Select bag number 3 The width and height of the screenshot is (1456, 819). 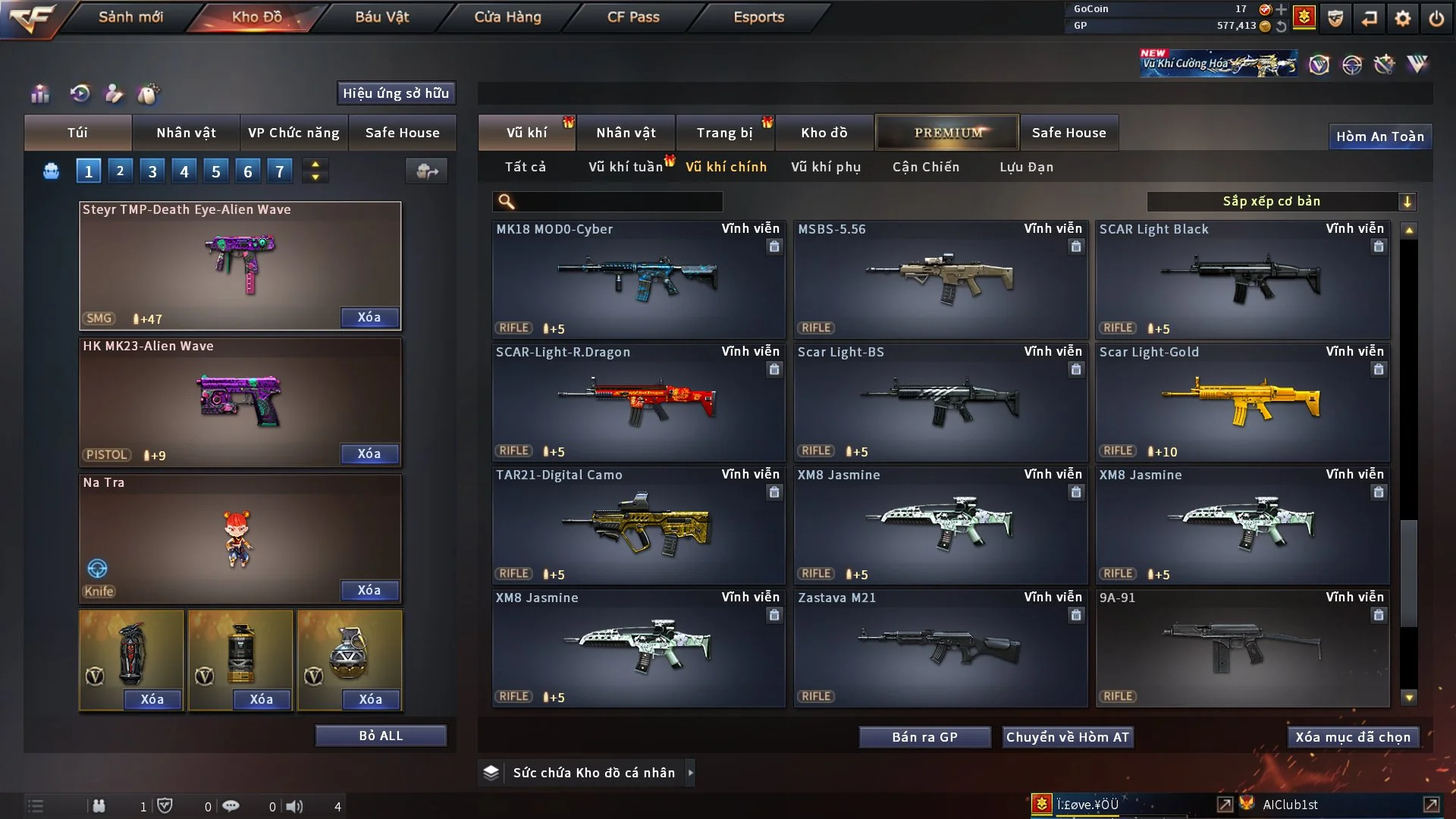click(x=152, y=171)
